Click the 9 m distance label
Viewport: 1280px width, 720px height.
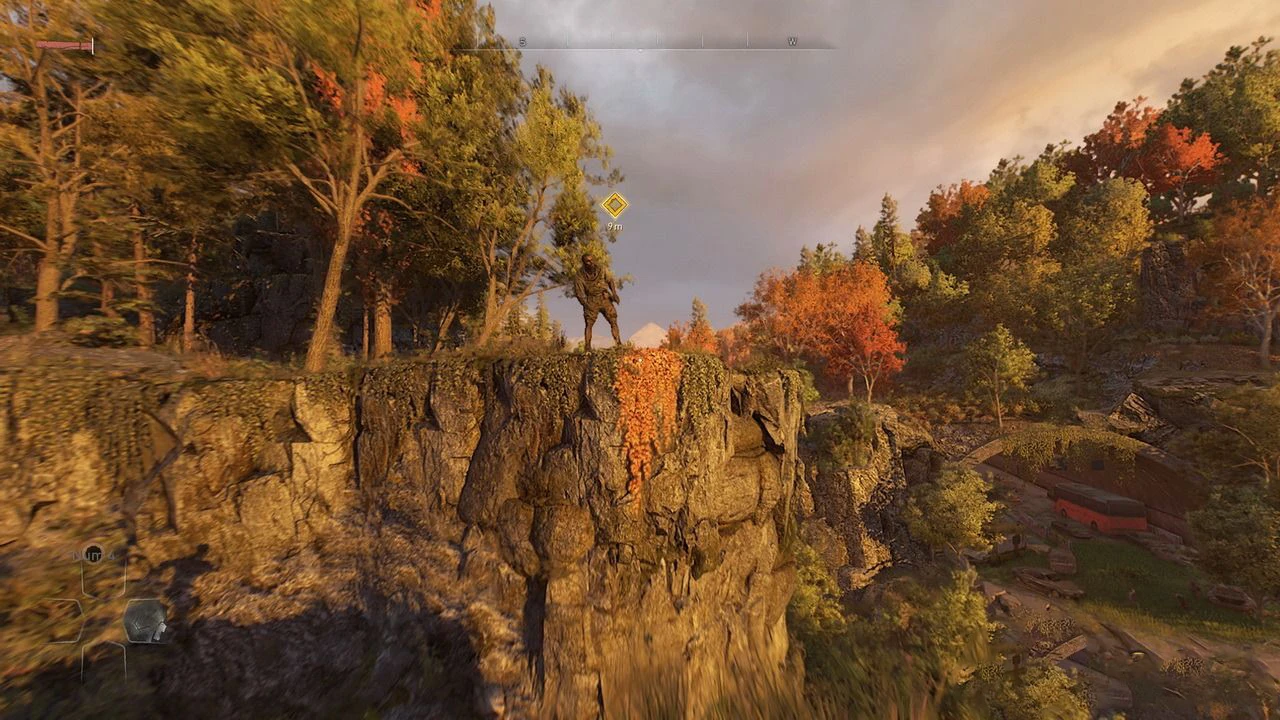pos(617,226)
